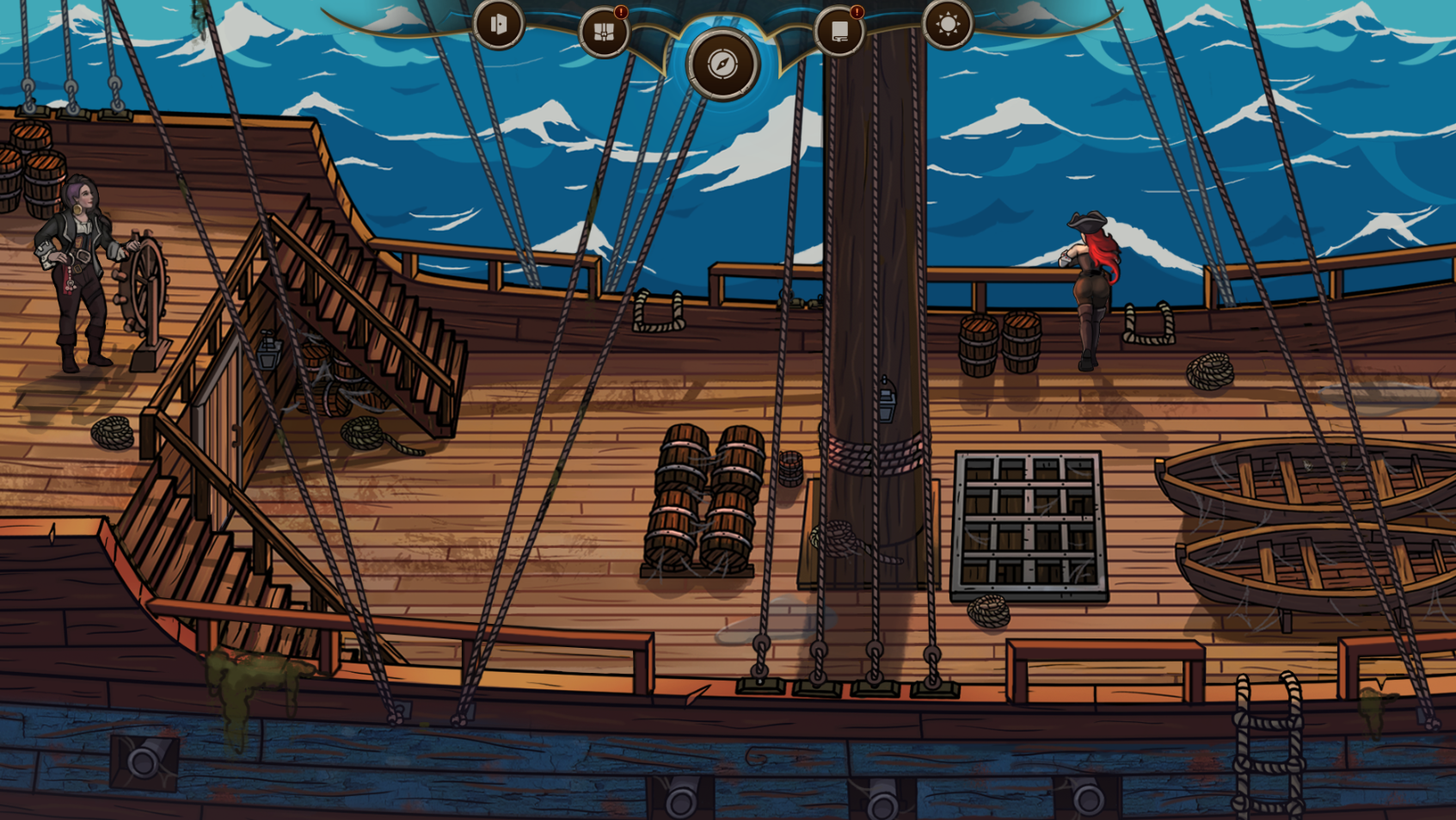
Task: Open the compass navigation button
Action: [722, 65]
